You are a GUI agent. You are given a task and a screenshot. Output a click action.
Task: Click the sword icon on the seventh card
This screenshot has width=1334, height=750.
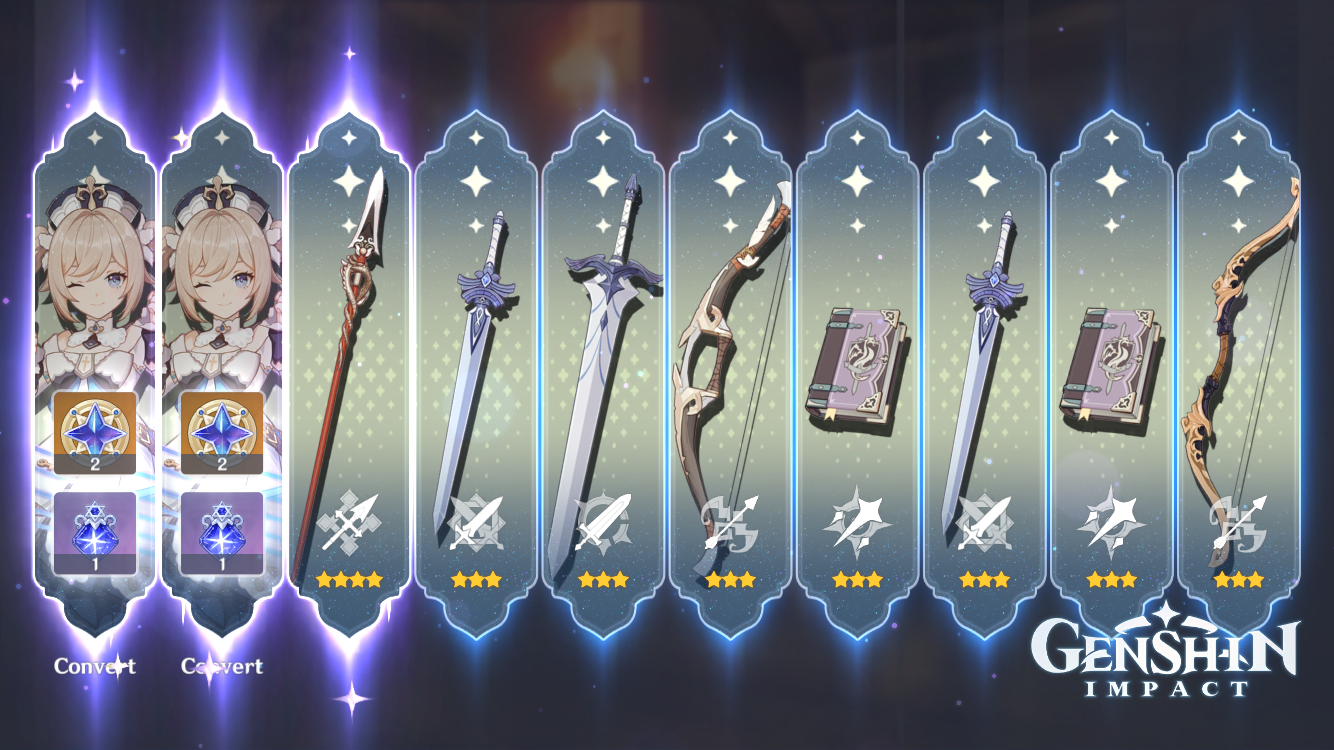[x=985, y=520]
